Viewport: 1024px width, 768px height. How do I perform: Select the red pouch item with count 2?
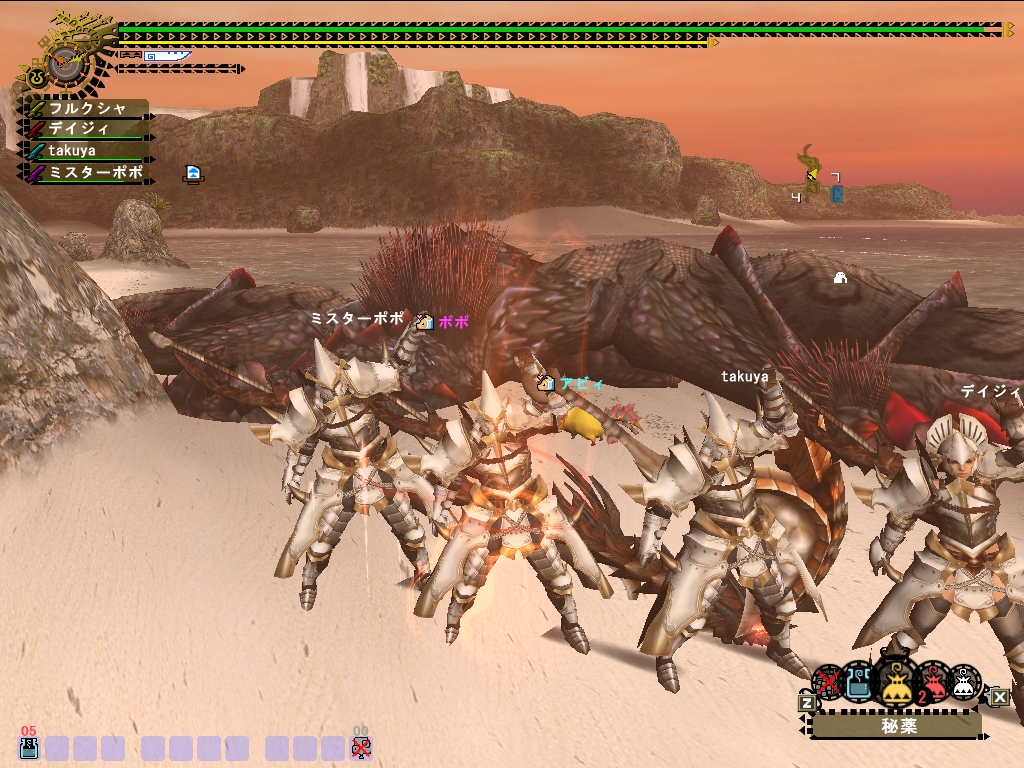932,681
